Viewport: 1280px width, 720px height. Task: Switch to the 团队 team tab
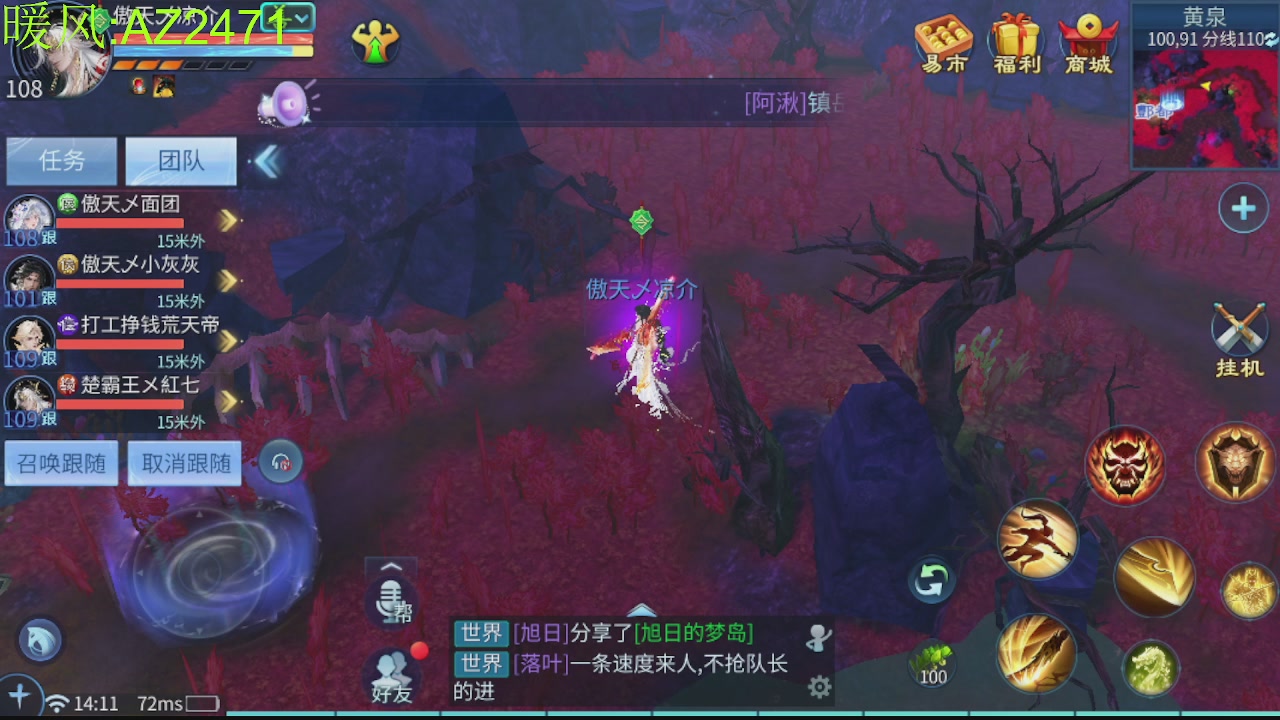[180, 161]
